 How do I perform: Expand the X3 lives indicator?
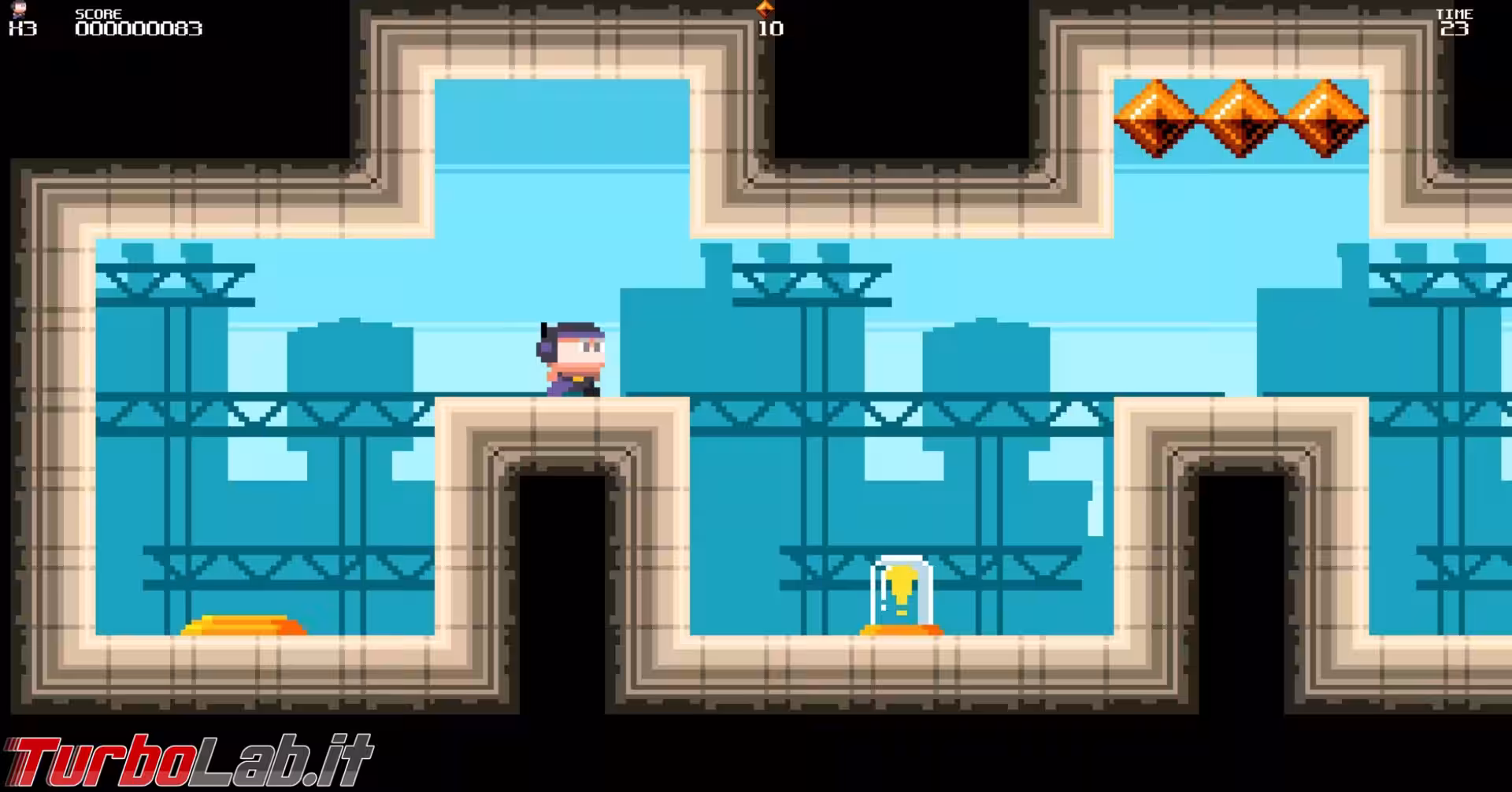coord(20,30)
